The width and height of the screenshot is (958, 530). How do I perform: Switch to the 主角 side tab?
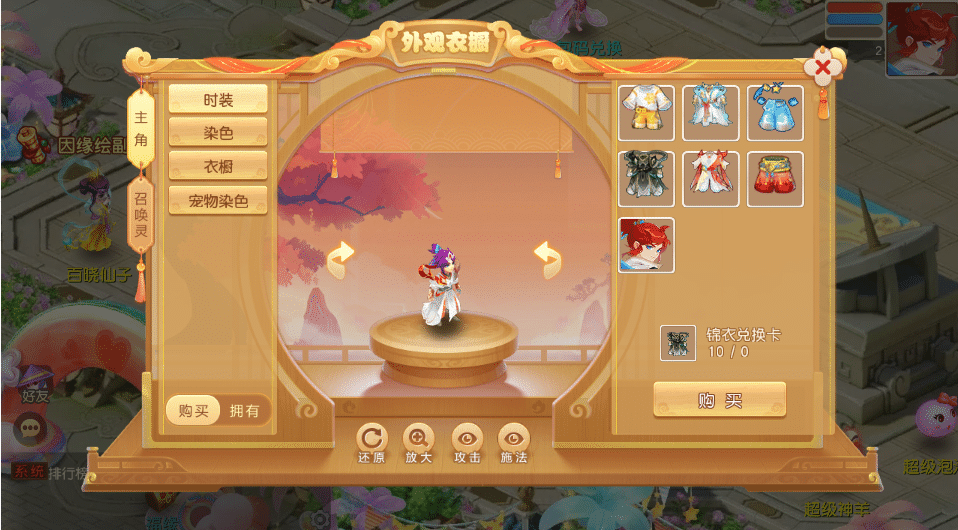click(141, 126)
